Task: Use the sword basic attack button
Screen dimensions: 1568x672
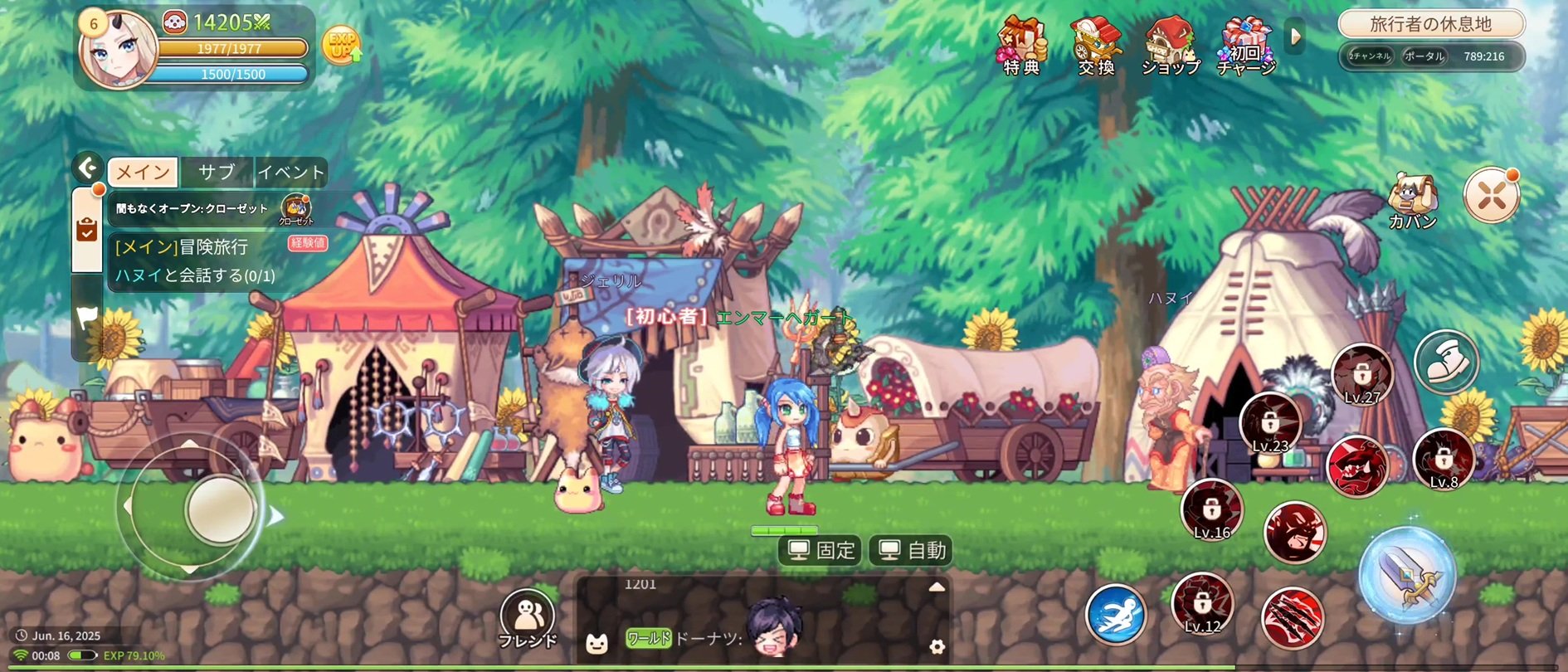Action: [1406, 575]
